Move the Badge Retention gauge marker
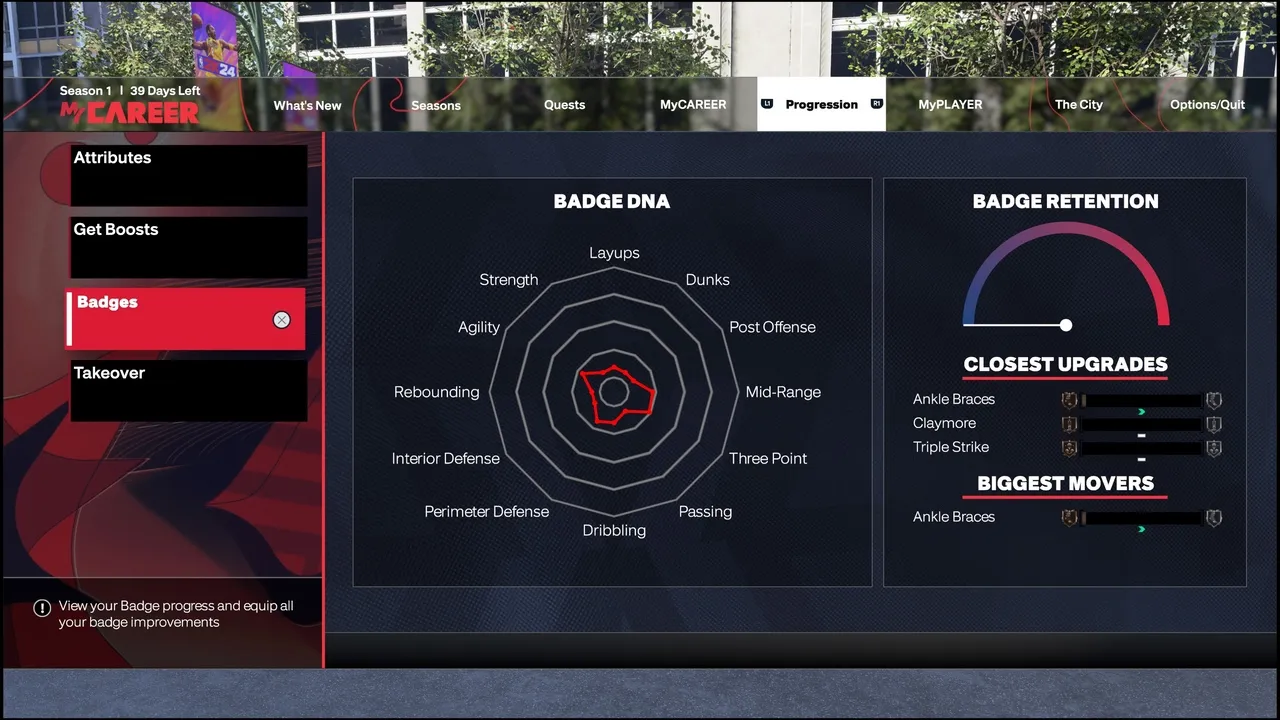1280x720 pixels. tap(1065, 325)
